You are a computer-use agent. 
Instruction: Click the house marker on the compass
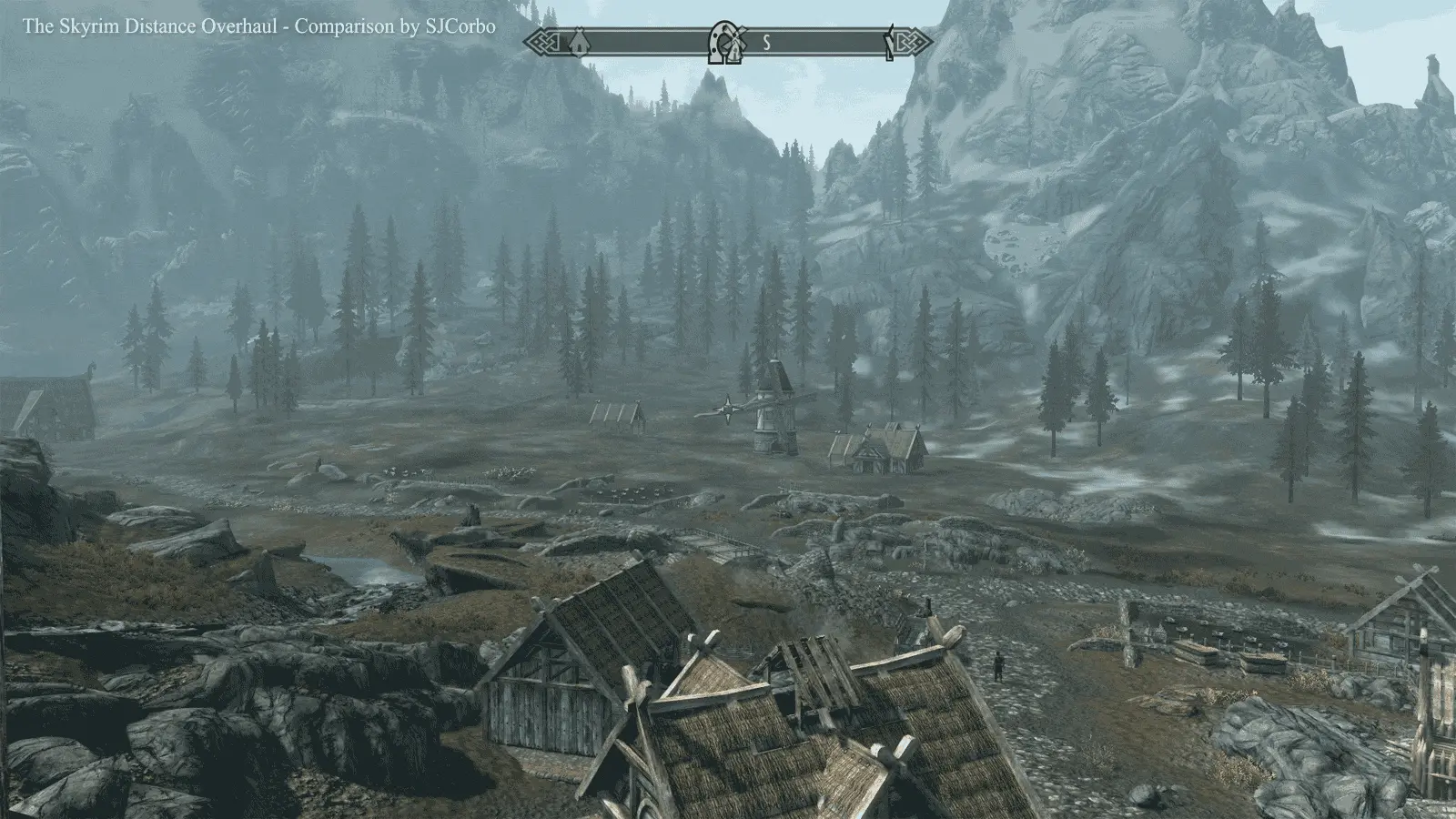[x=578, y=41]
